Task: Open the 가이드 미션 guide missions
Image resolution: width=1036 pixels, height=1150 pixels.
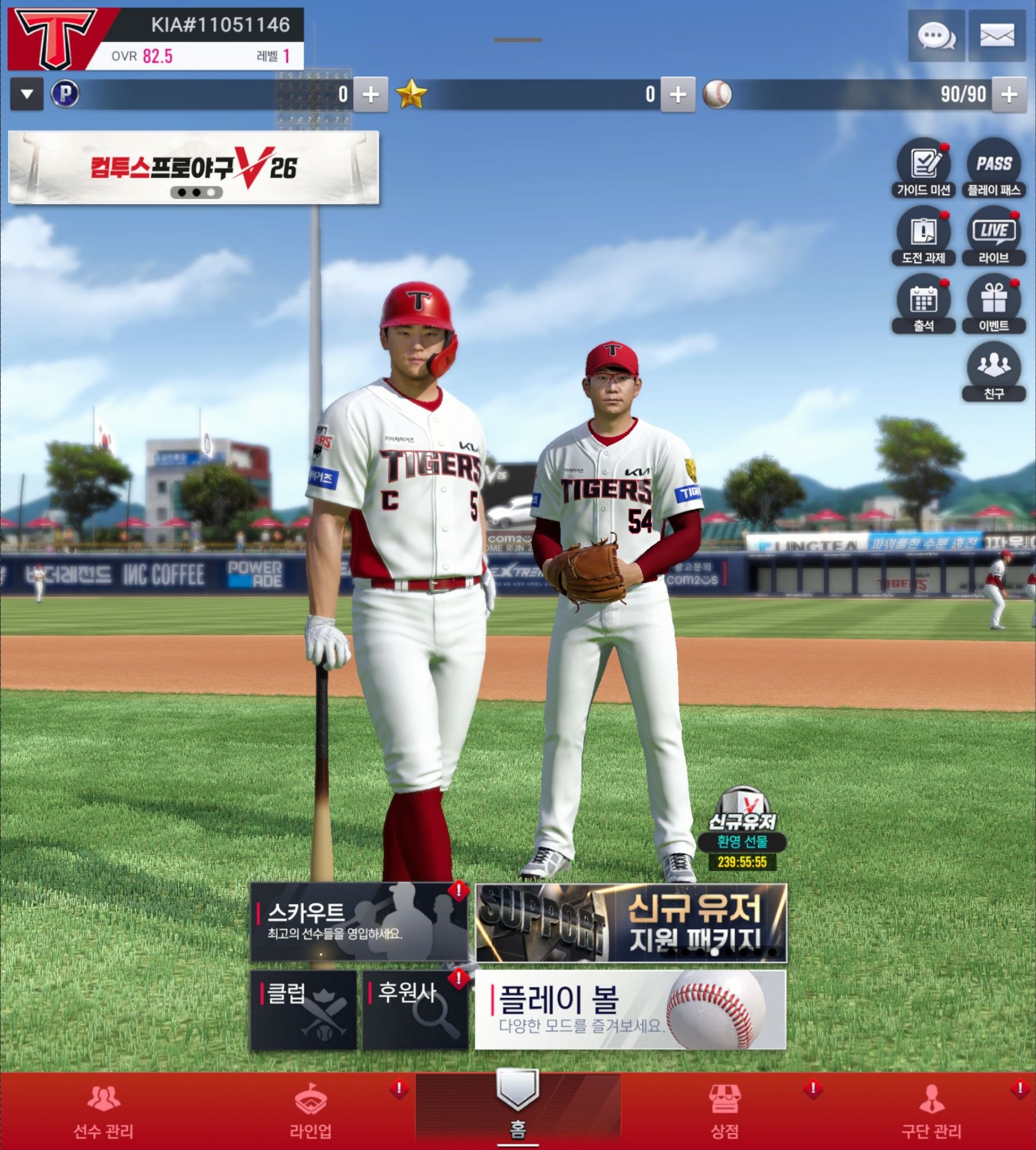Action: [x=923, y=169]
